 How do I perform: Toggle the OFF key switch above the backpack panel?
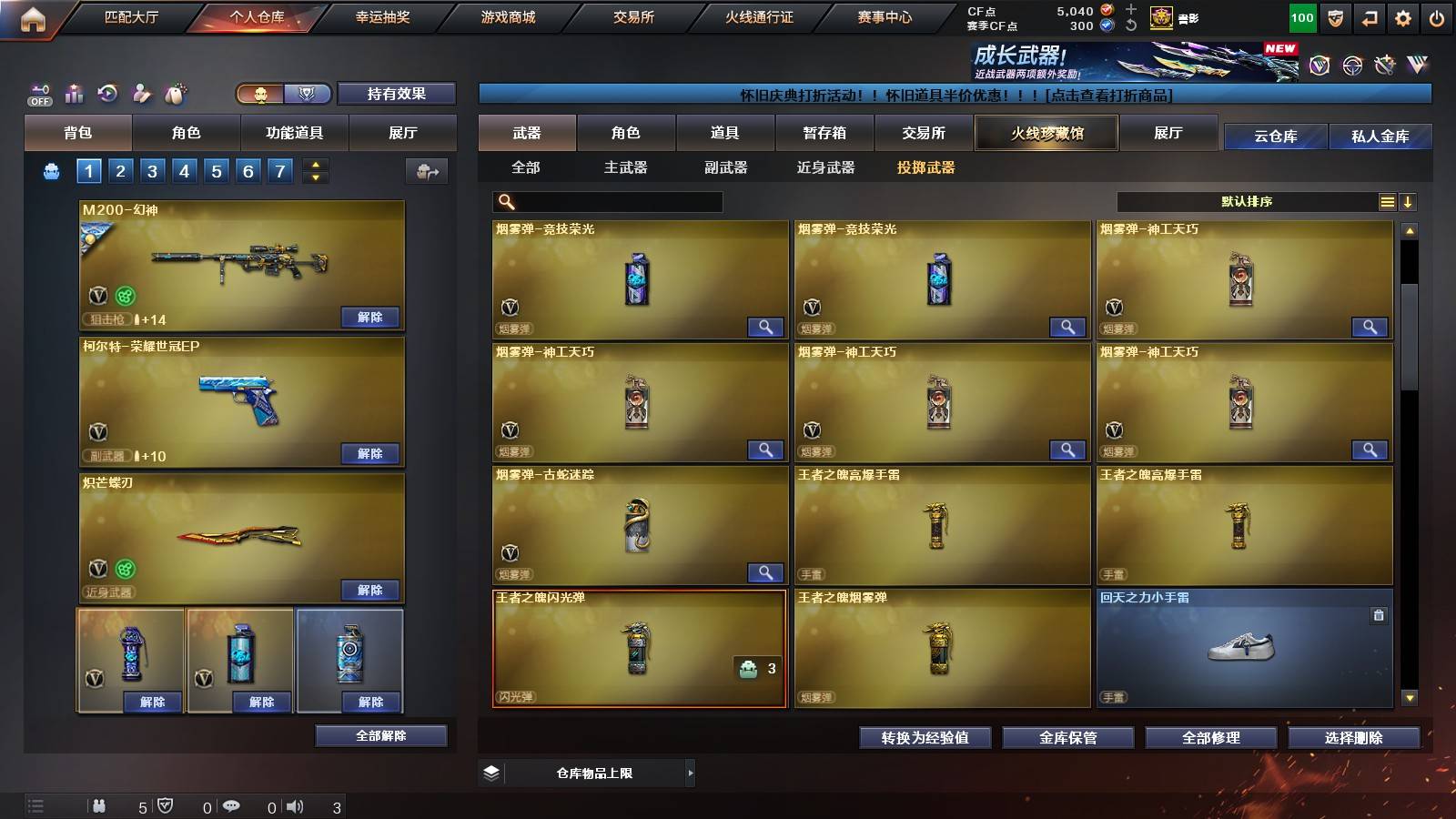click(x=38, y=95)
